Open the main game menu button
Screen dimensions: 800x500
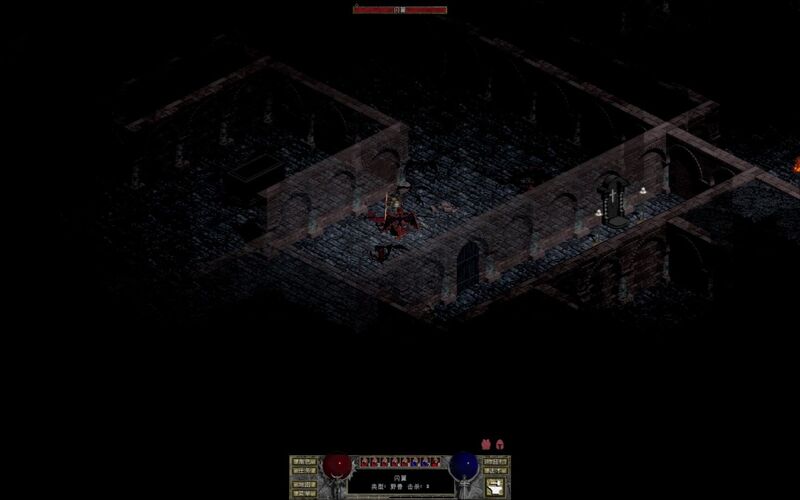pyautogui.click(x=303, y=493)
